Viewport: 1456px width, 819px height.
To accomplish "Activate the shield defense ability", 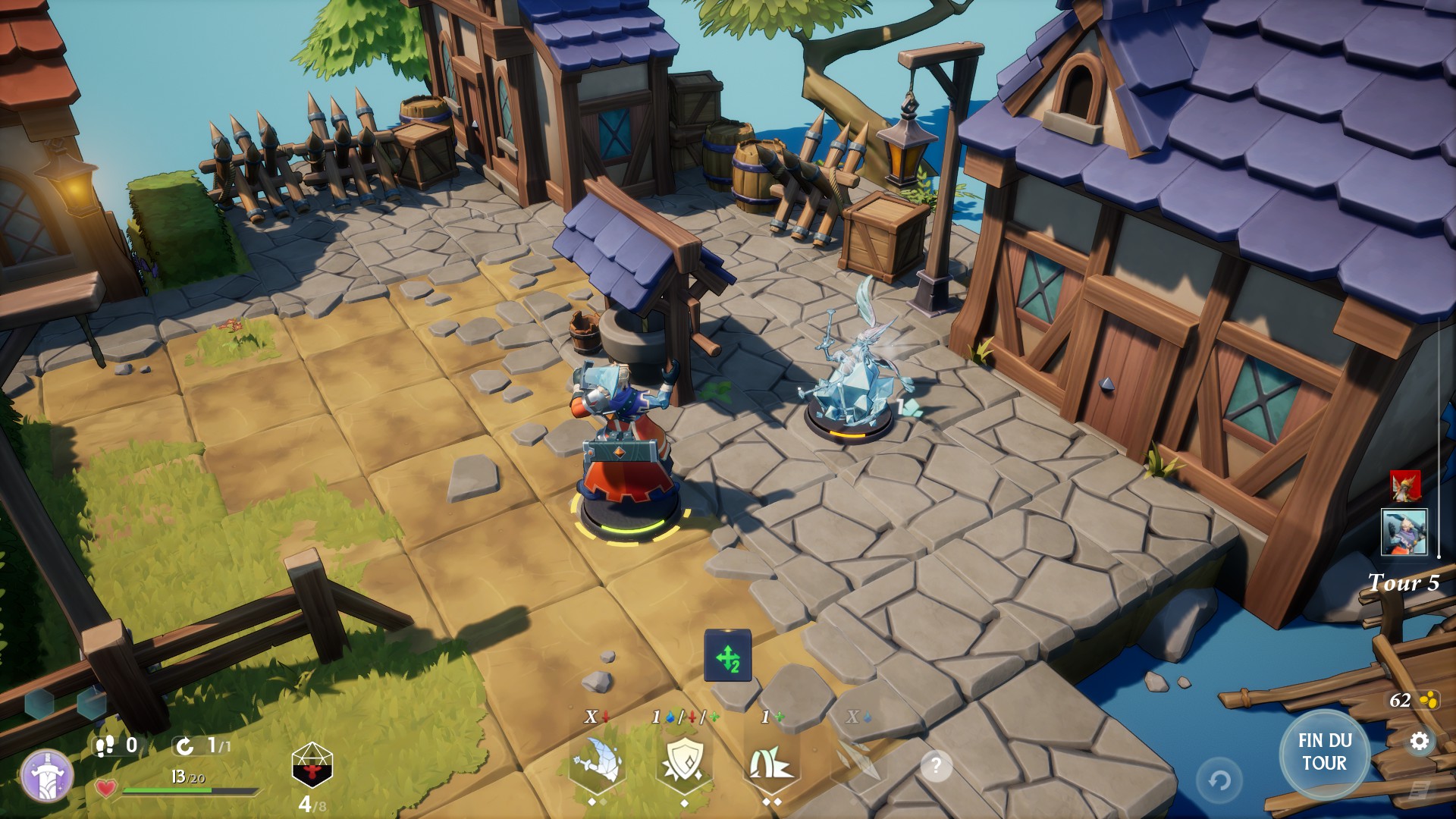I will tap(684, 761).
